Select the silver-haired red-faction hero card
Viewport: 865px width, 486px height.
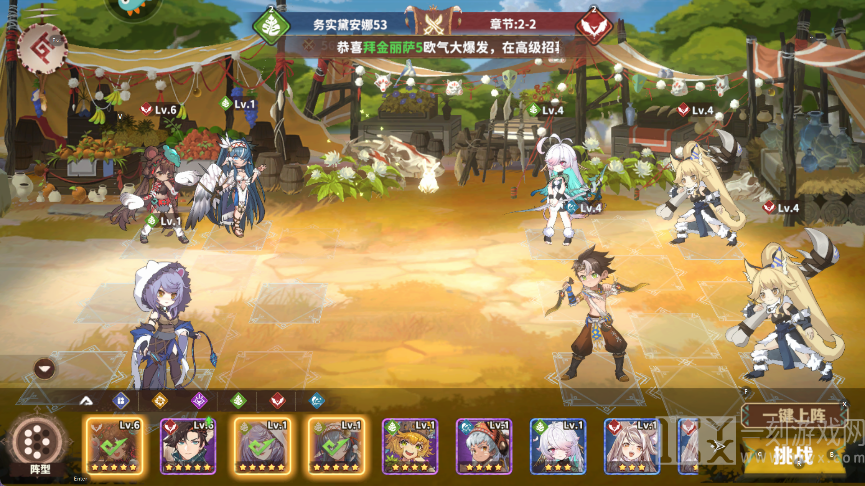632,445
